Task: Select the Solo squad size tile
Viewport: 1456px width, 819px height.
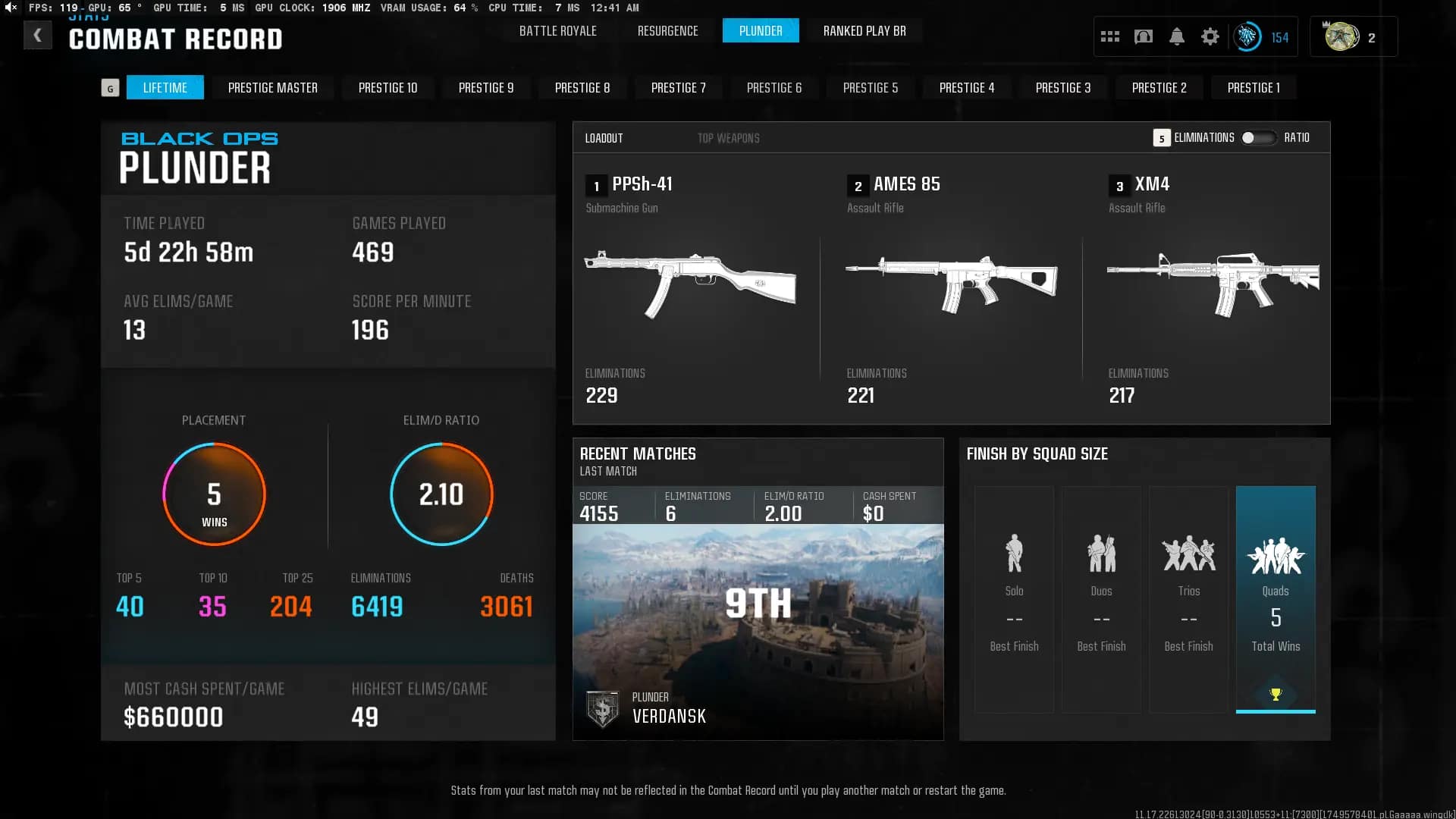Action: click(x=1014, y=599)
